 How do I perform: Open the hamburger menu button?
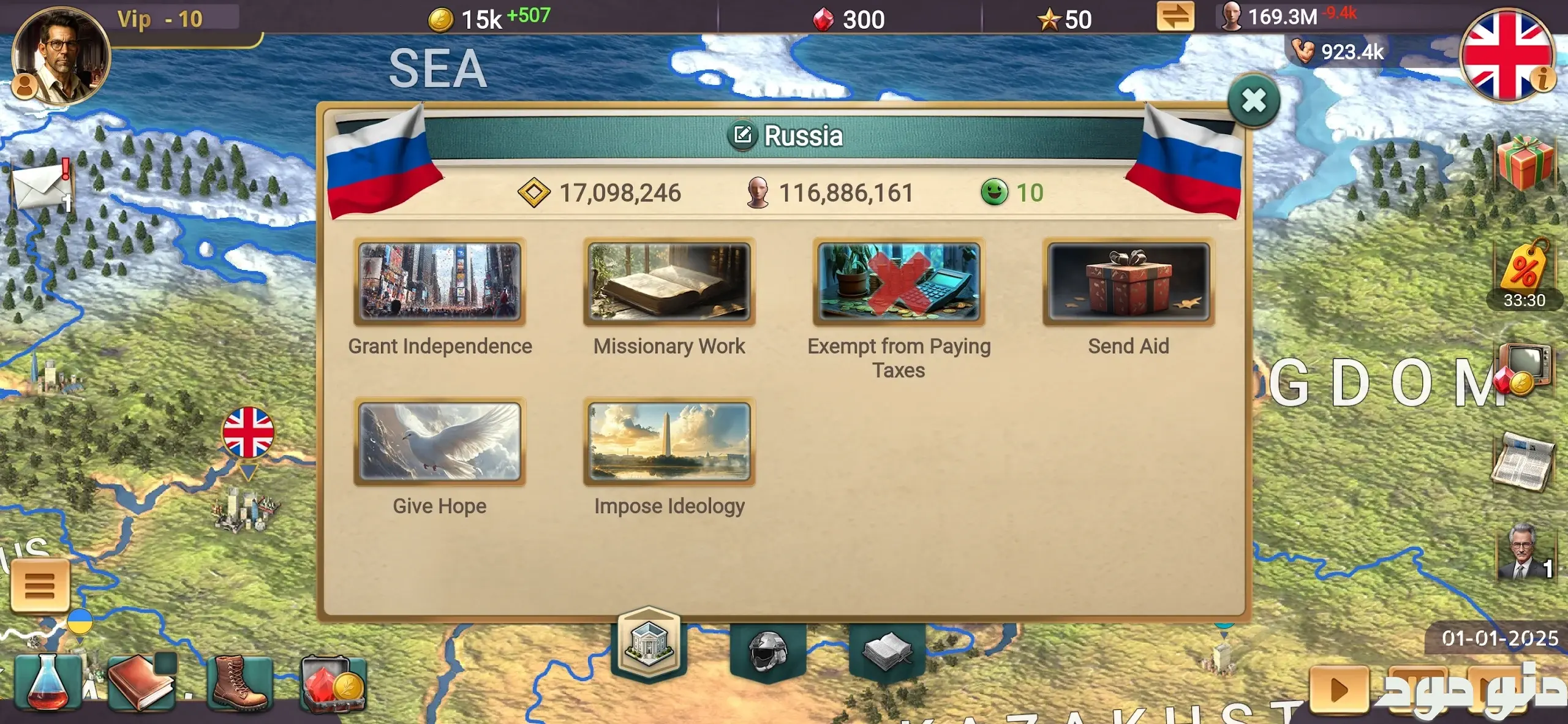coord(40,586)
